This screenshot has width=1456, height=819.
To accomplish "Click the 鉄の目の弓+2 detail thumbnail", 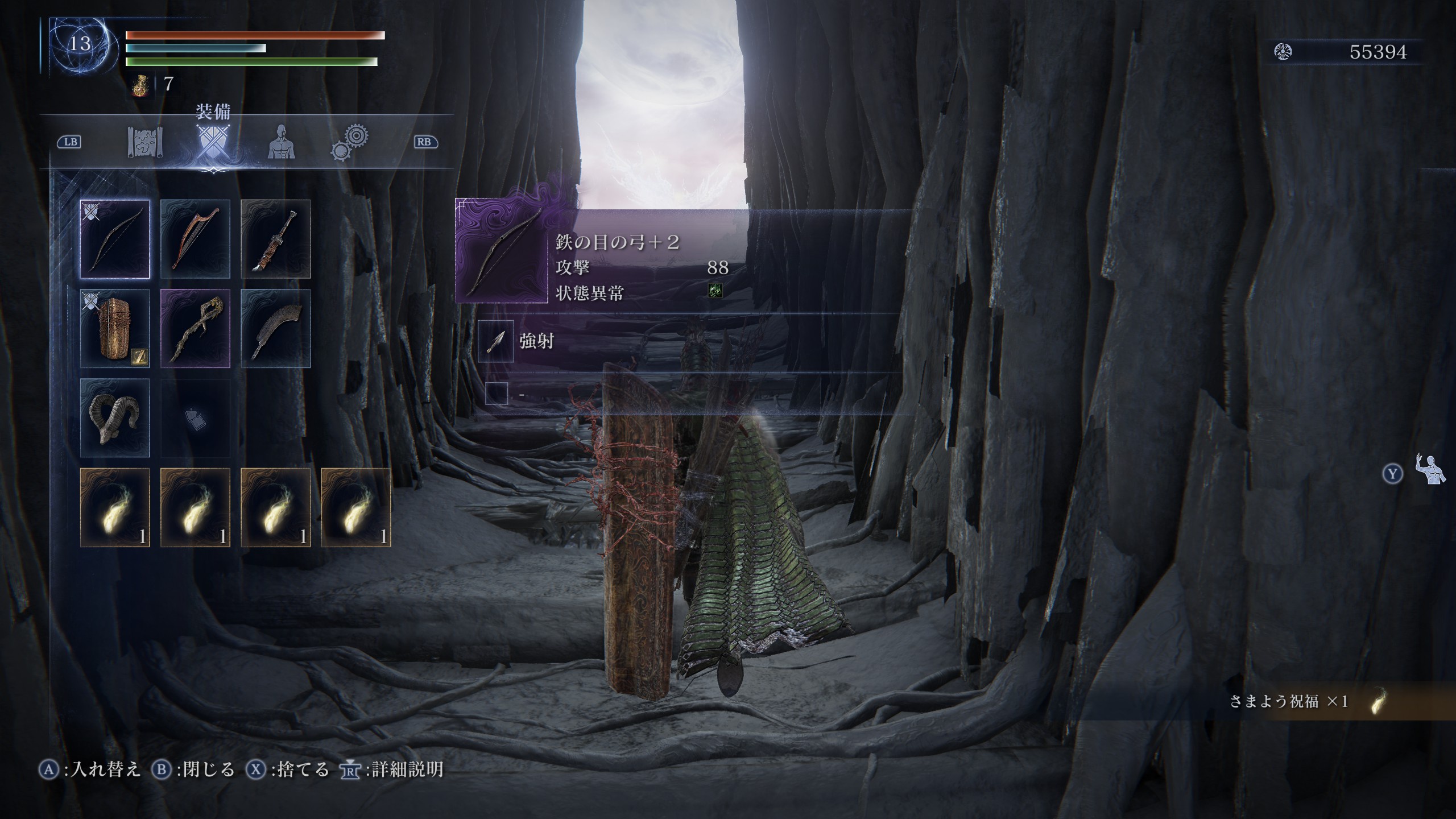I will coord(502,251).
